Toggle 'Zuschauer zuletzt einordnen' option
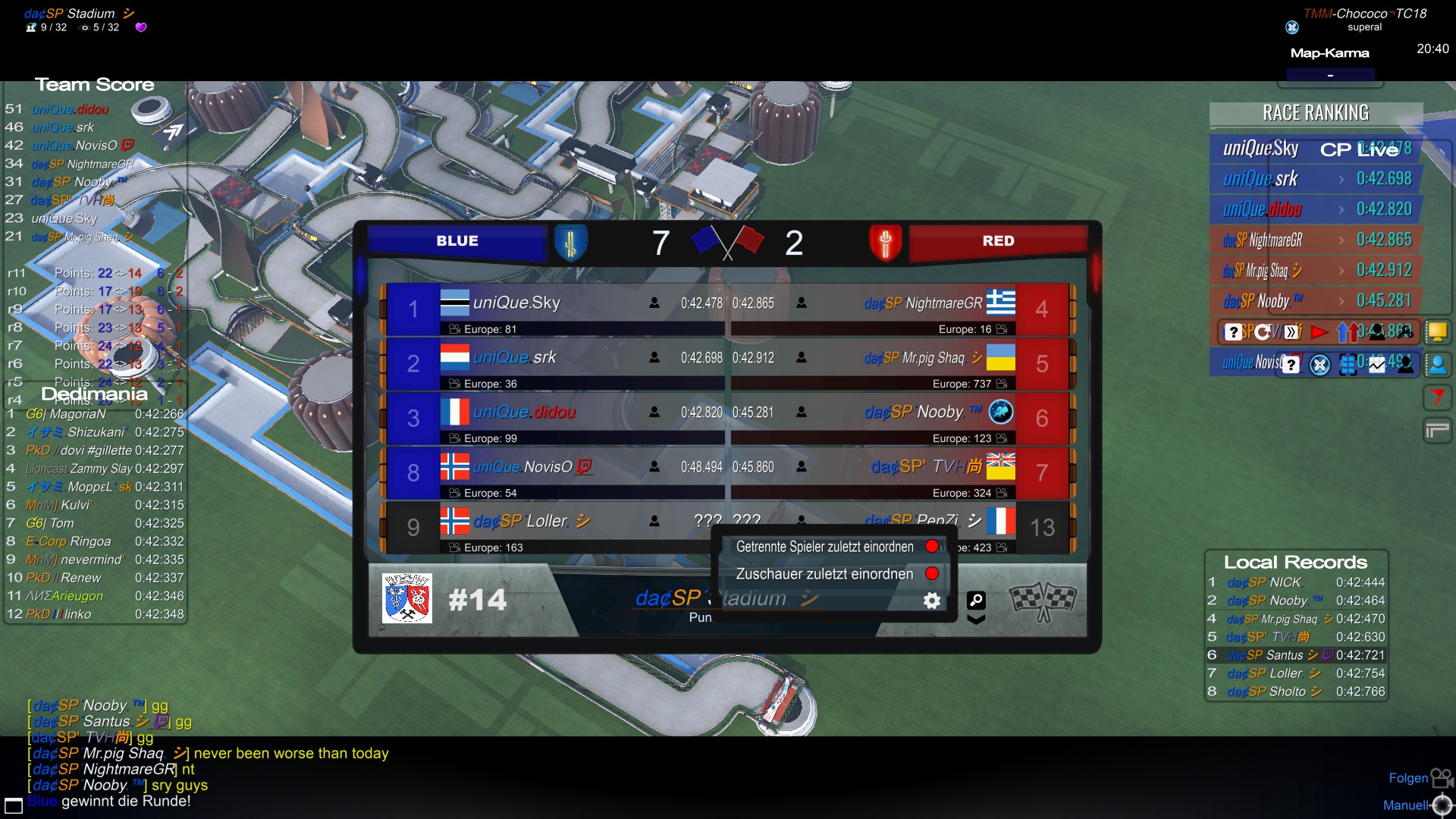The width and height of the screenshot is (1456, 819). coord(932,574)
